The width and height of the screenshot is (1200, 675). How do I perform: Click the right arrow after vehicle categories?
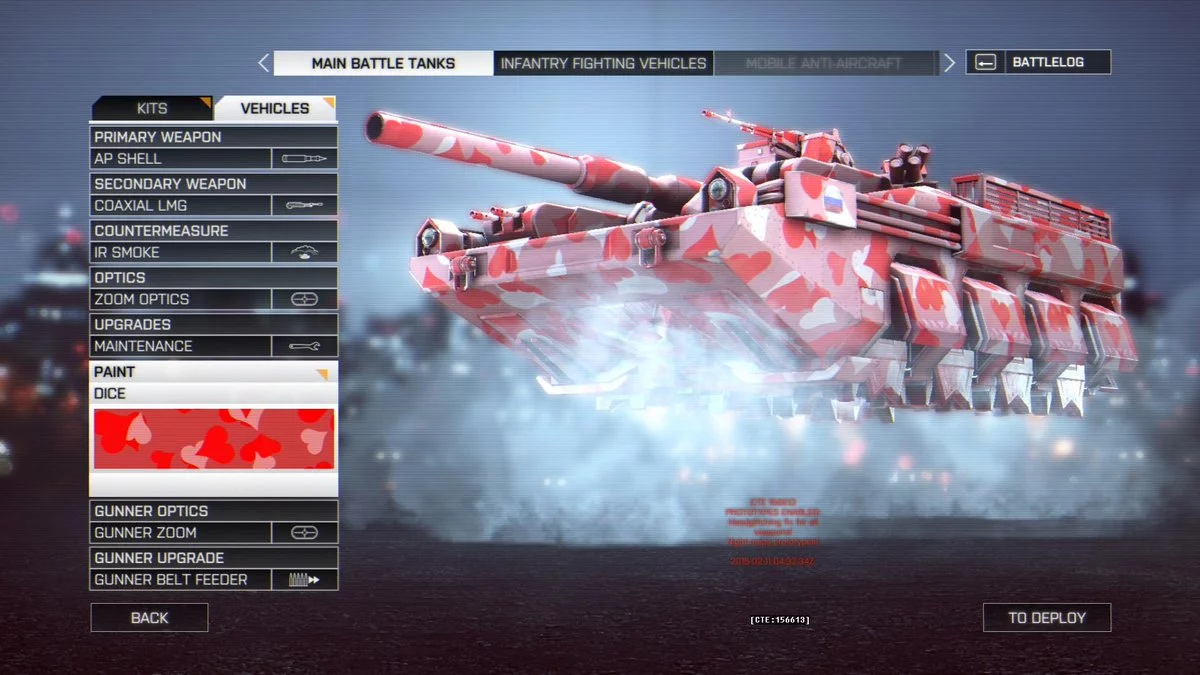click(949, 63)
